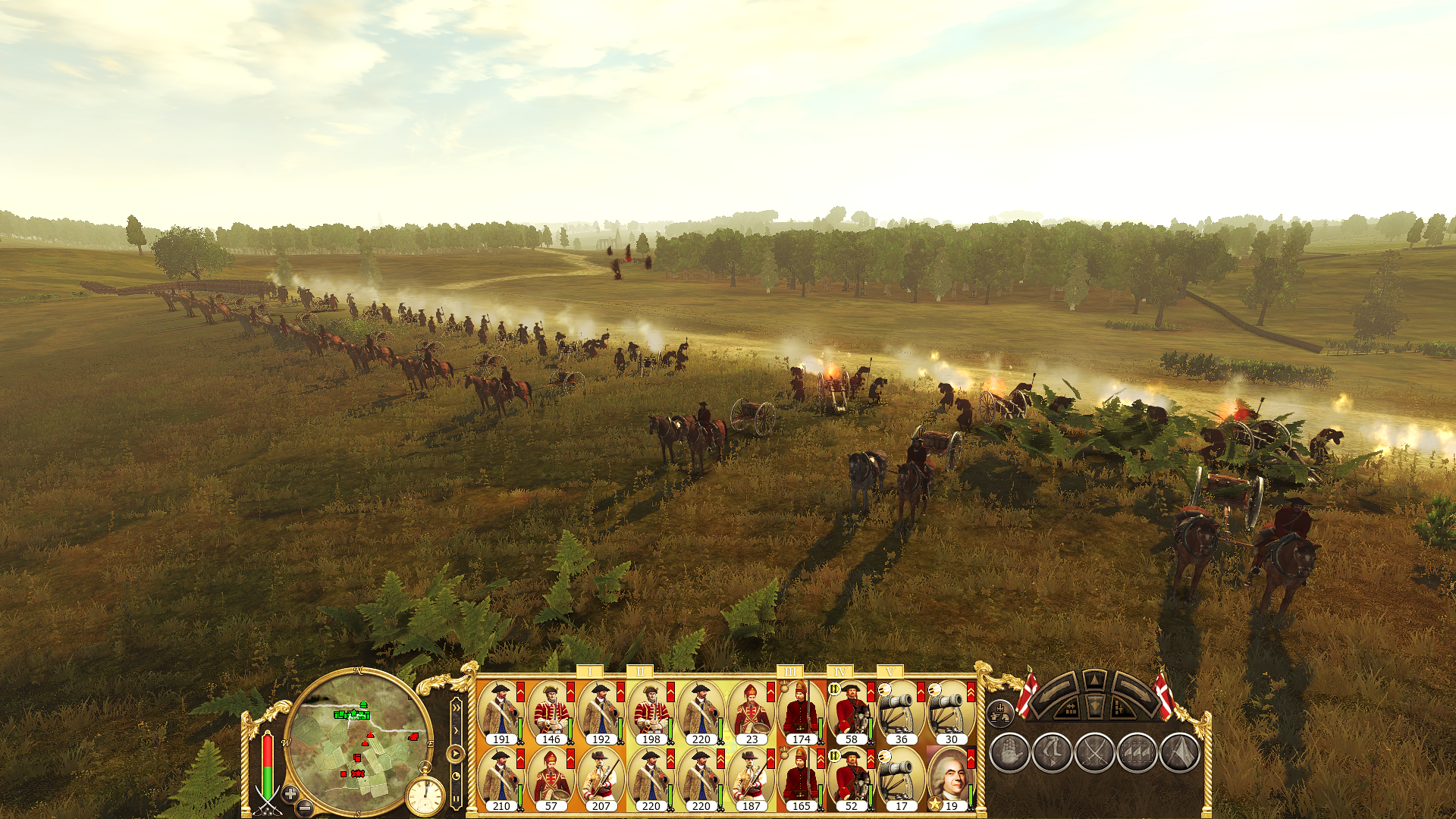Screen dimensions: 1456x819
Task: Choose the drummer unit card showing 57 men
Action: pyautogui.click(x=550, y=779)
